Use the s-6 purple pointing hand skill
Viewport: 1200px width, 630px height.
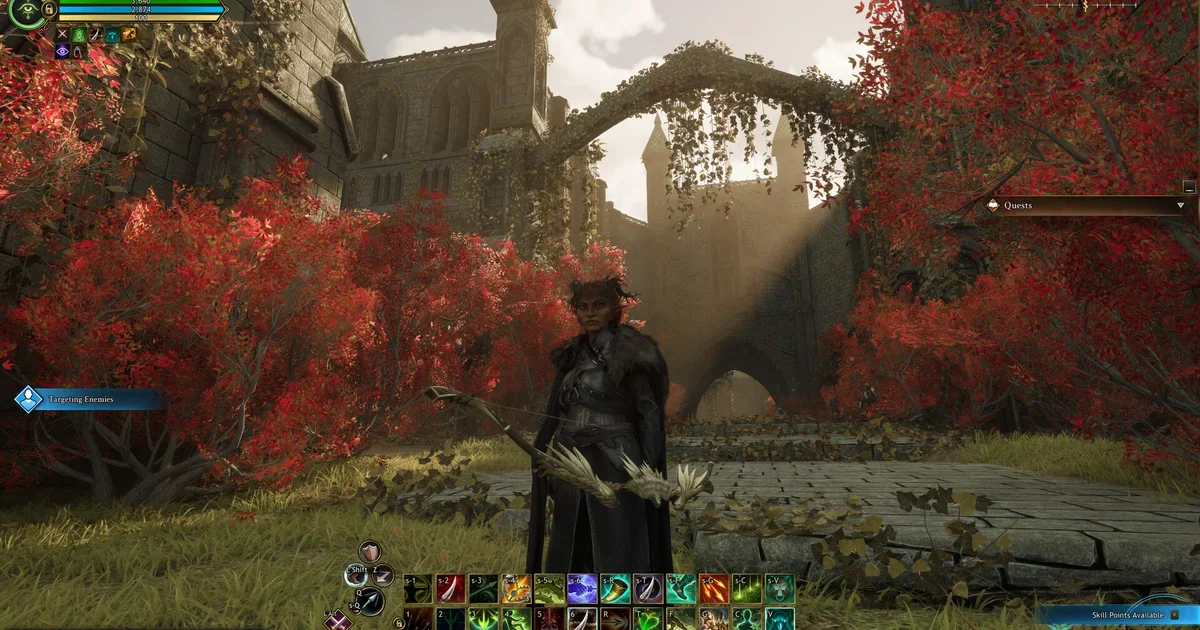pos(582,588)
